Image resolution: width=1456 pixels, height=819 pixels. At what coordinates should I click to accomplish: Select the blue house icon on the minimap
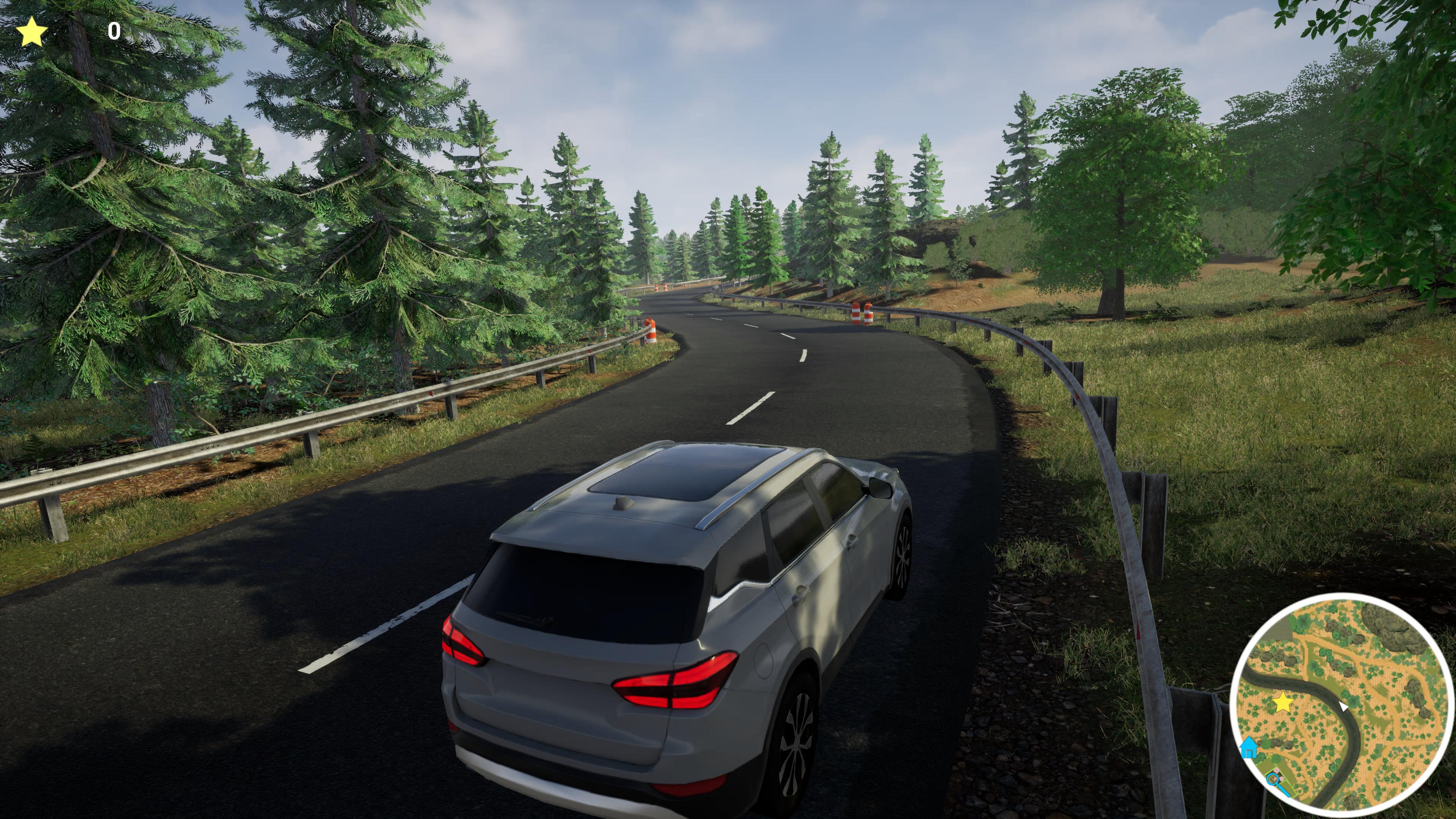pos(1249,747)
